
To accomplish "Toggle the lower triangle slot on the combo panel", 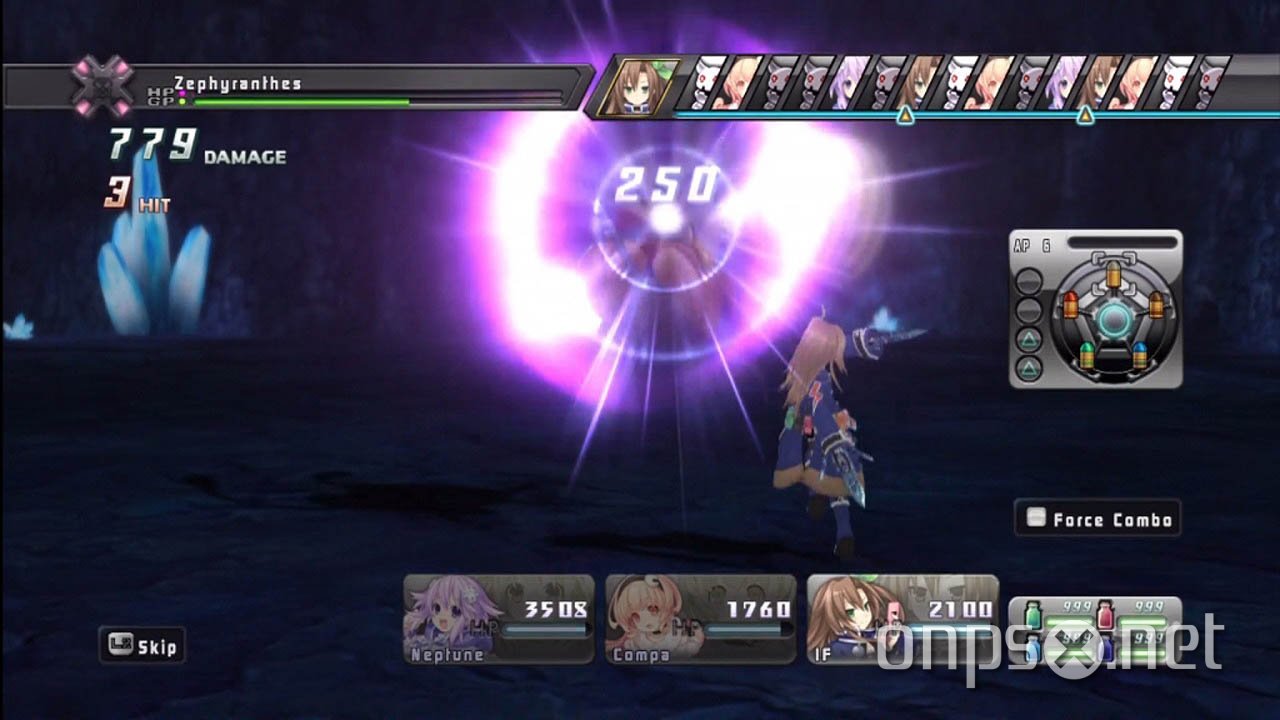I will point(1027,365).
